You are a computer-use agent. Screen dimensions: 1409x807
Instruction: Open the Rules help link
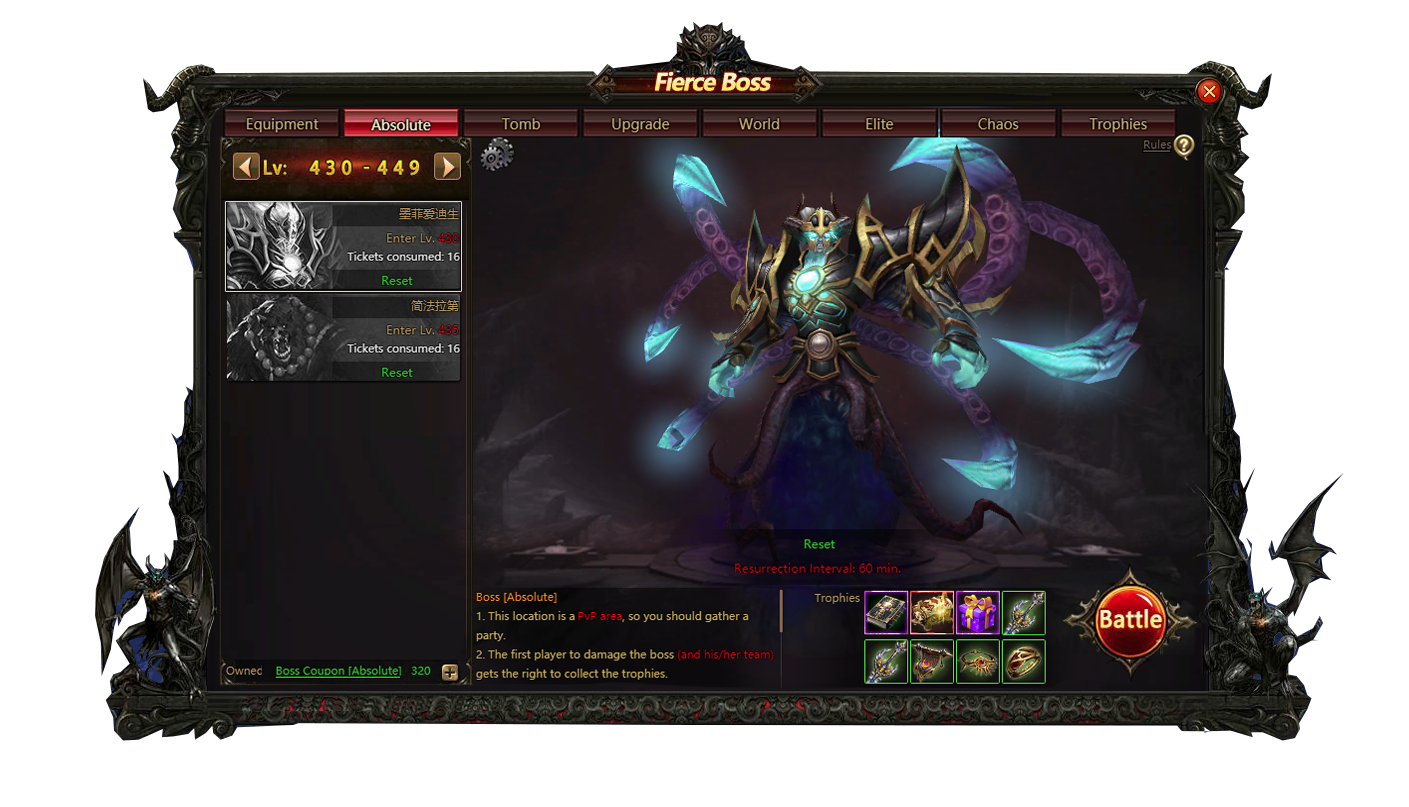coord(1157,145)
